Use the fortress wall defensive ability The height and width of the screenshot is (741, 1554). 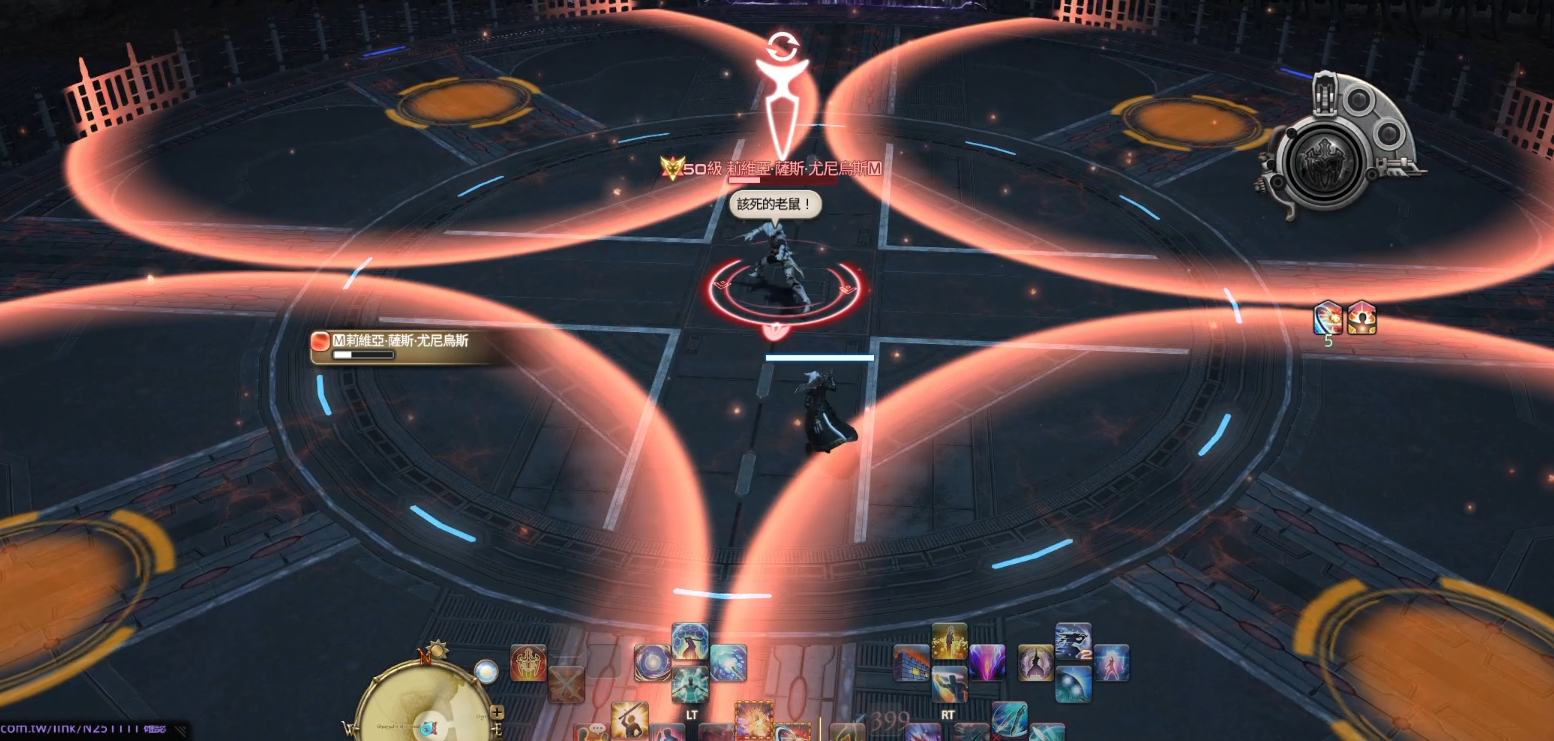click(911, 662)
